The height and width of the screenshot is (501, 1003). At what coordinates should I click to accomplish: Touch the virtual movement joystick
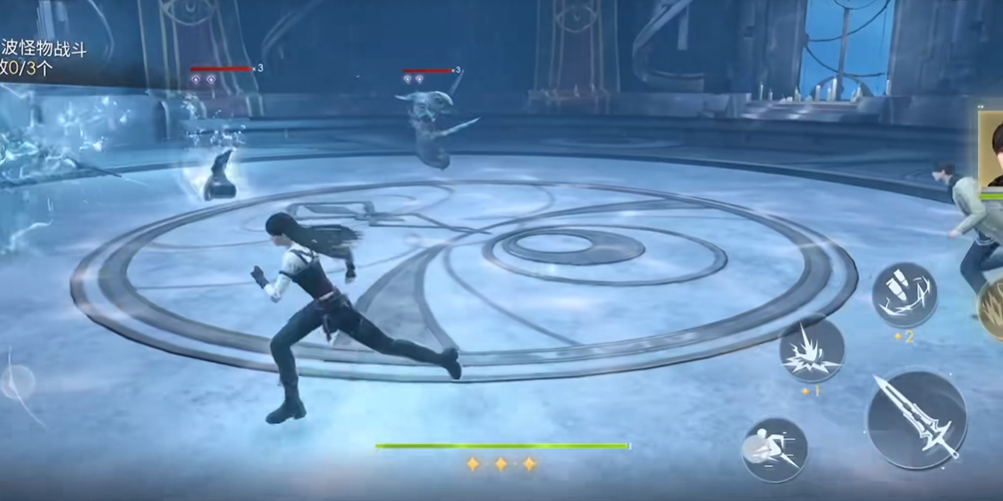(x=18, y=381)
